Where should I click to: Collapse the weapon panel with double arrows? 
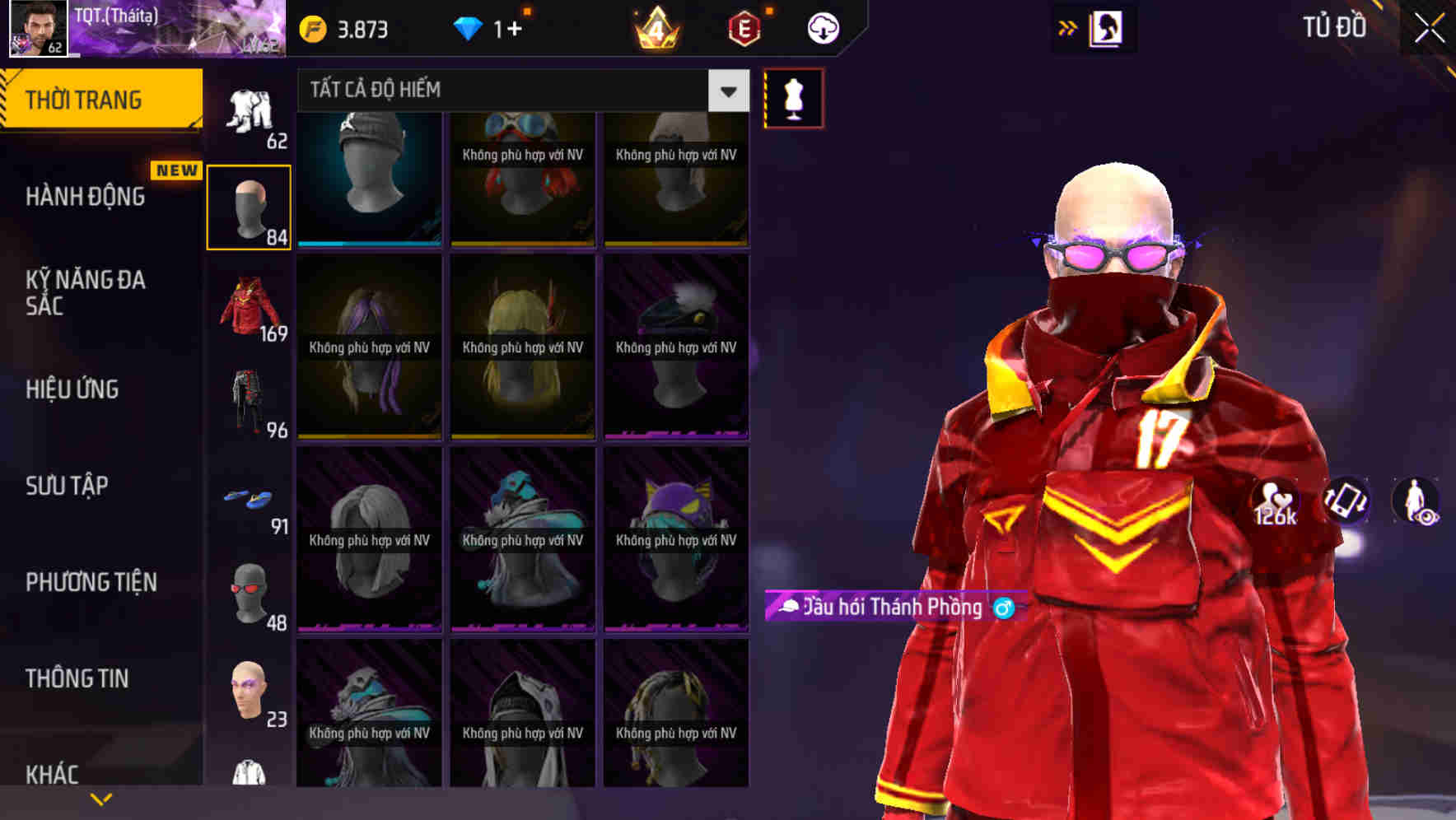point(1068,27)
